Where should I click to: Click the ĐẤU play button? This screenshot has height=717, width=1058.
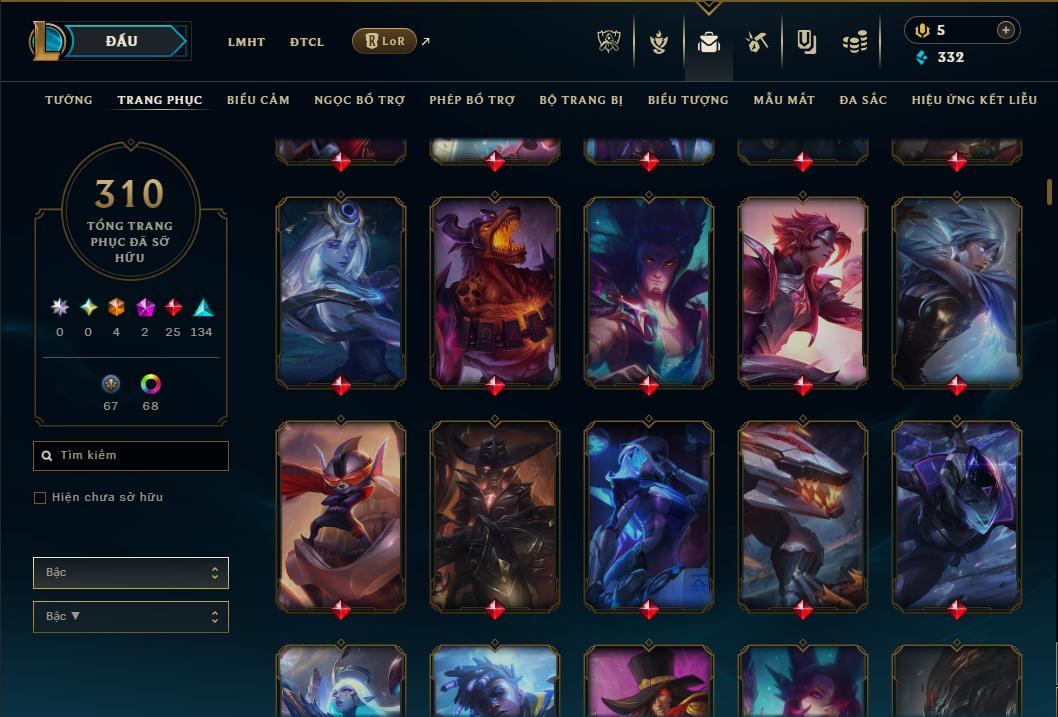pos(121,41)
